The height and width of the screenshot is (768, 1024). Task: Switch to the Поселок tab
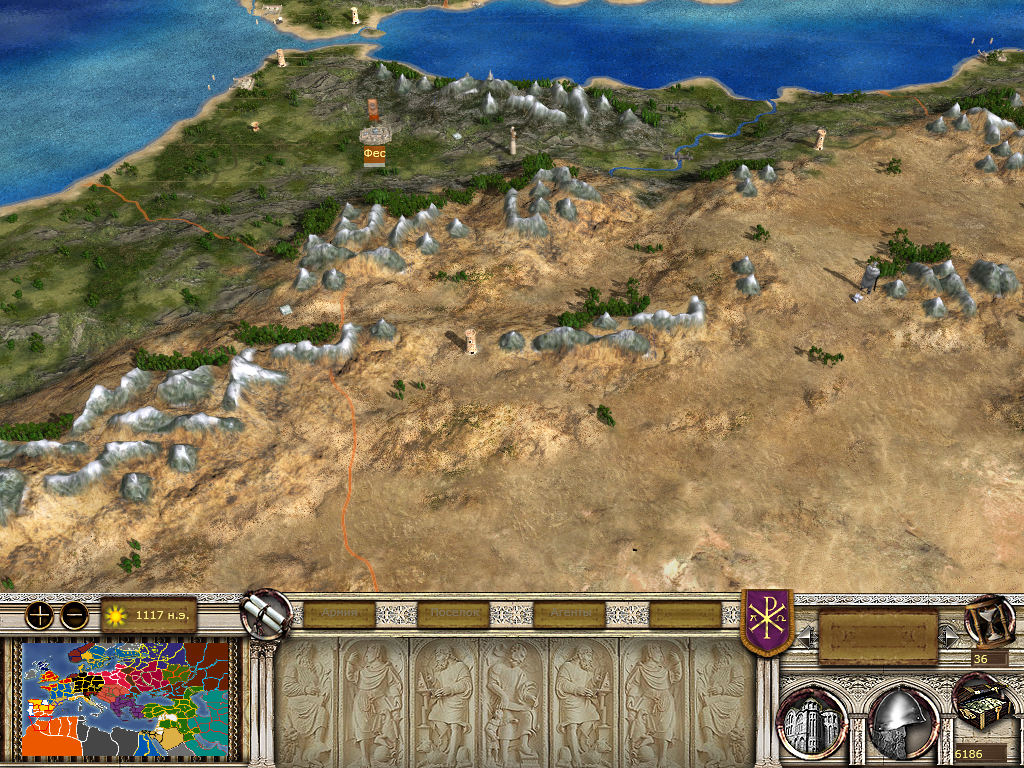[x=453, y=614]
